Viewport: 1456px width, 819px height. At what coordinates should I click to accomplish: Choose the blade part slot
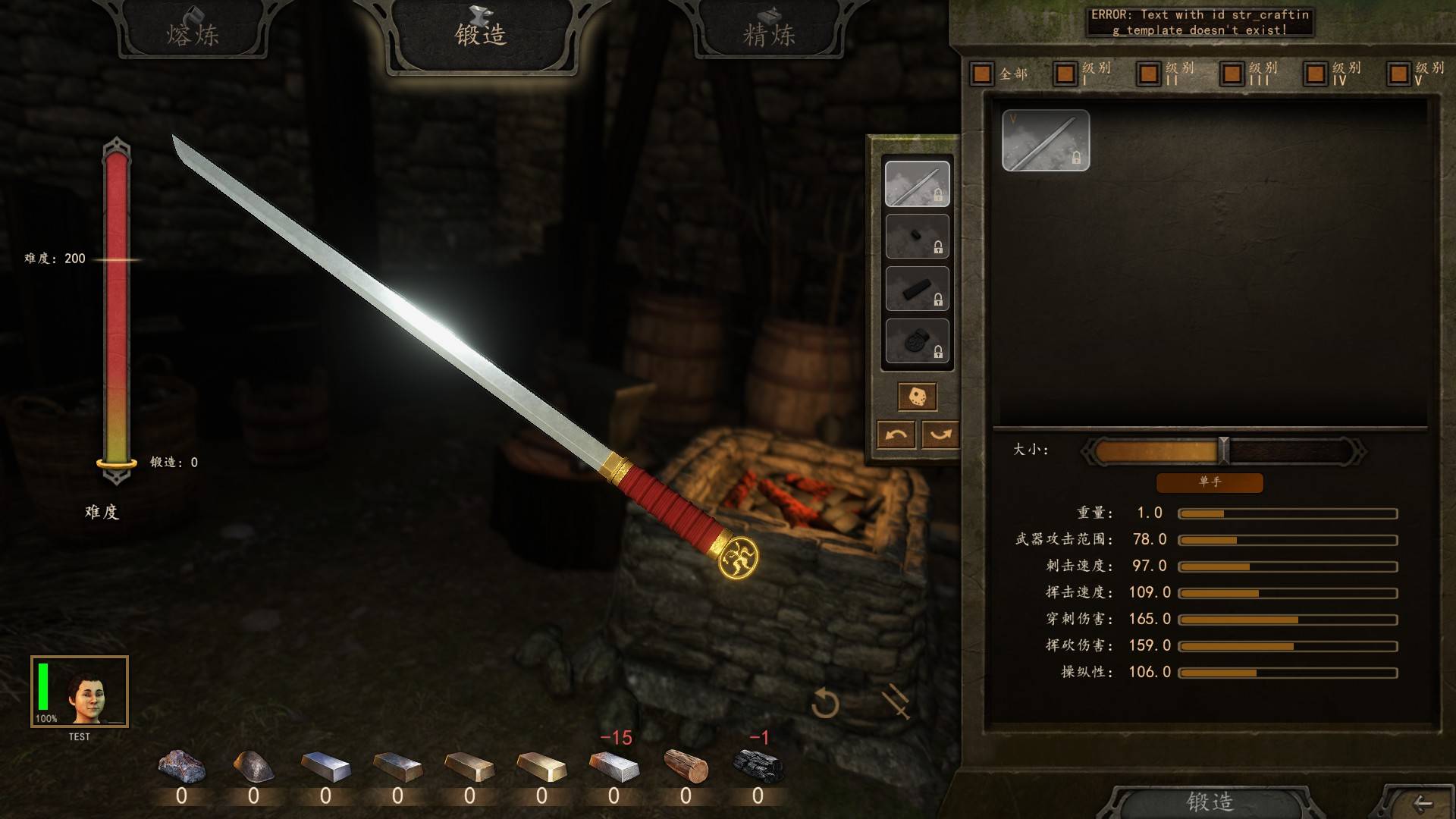coord(917,184)
